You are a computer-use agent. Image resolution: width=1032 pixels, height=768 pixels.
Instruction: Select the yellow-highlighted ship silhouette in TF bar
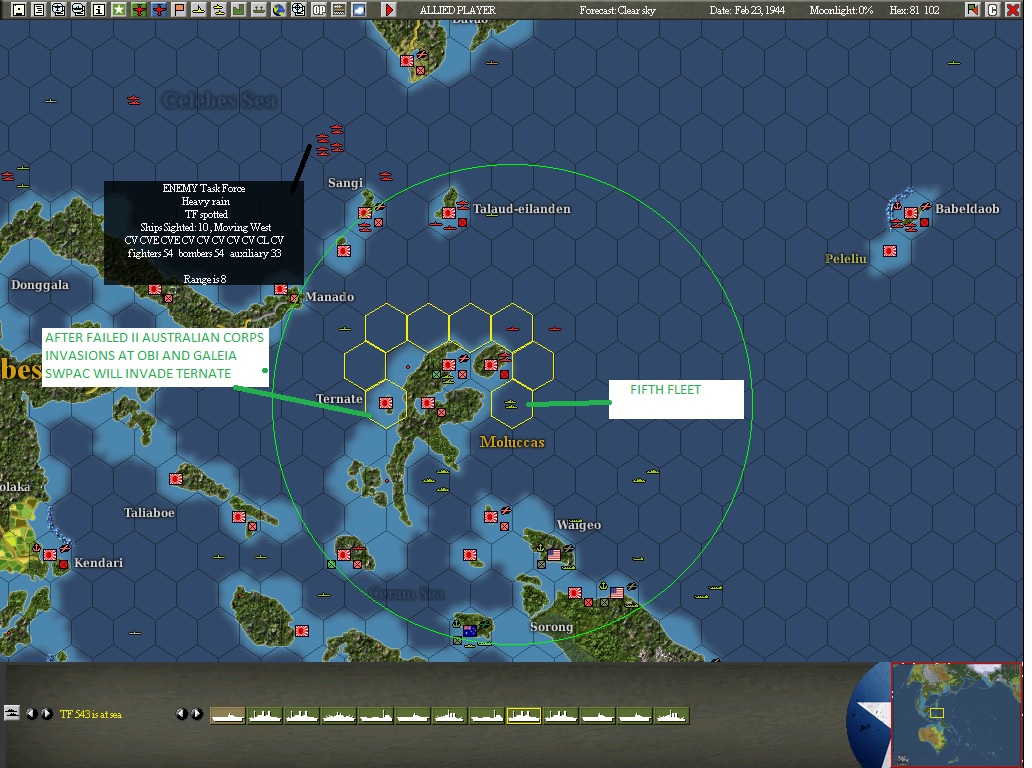[523, 715]
